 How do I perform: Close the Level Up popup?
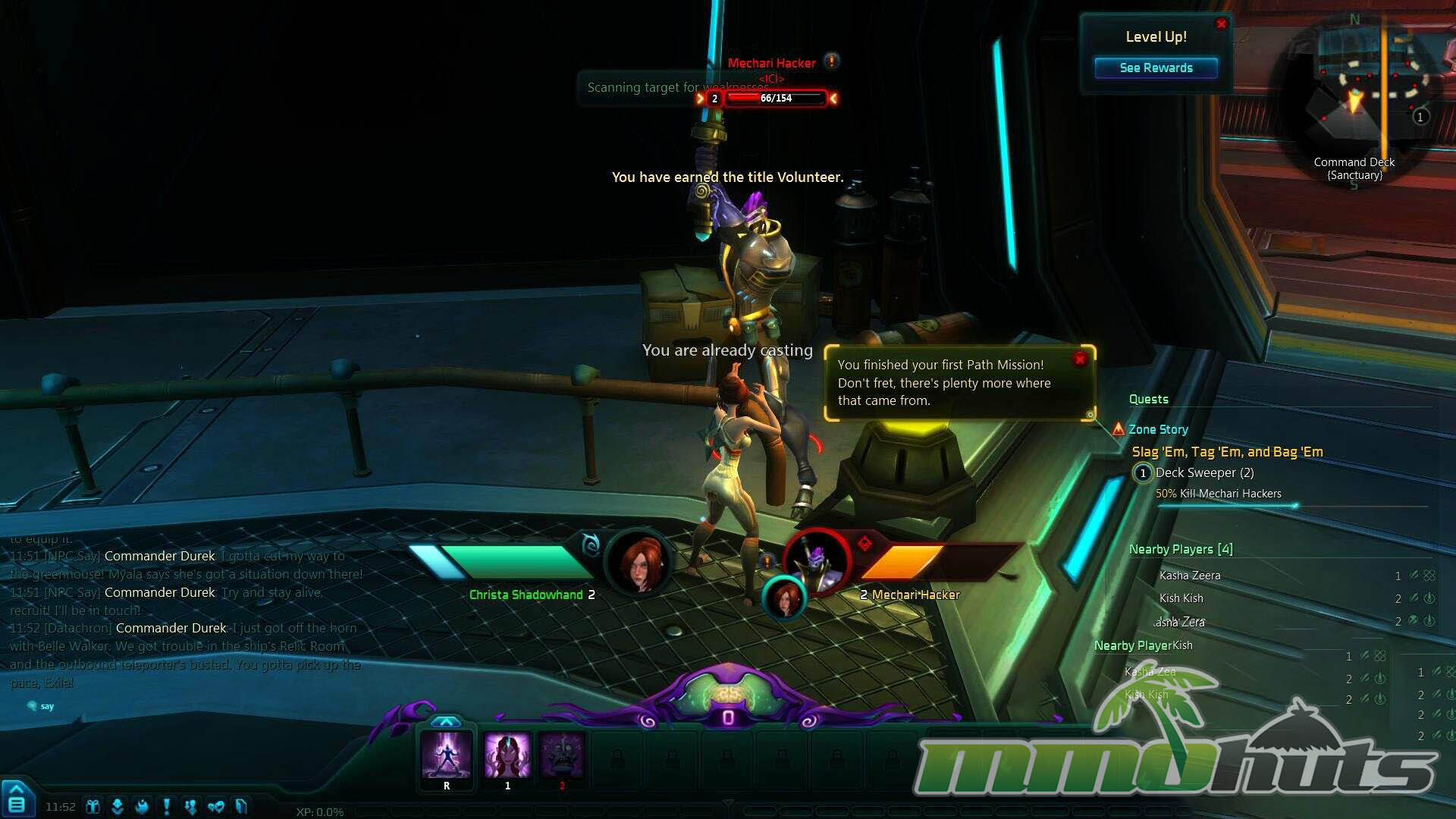coord(1221,24)
